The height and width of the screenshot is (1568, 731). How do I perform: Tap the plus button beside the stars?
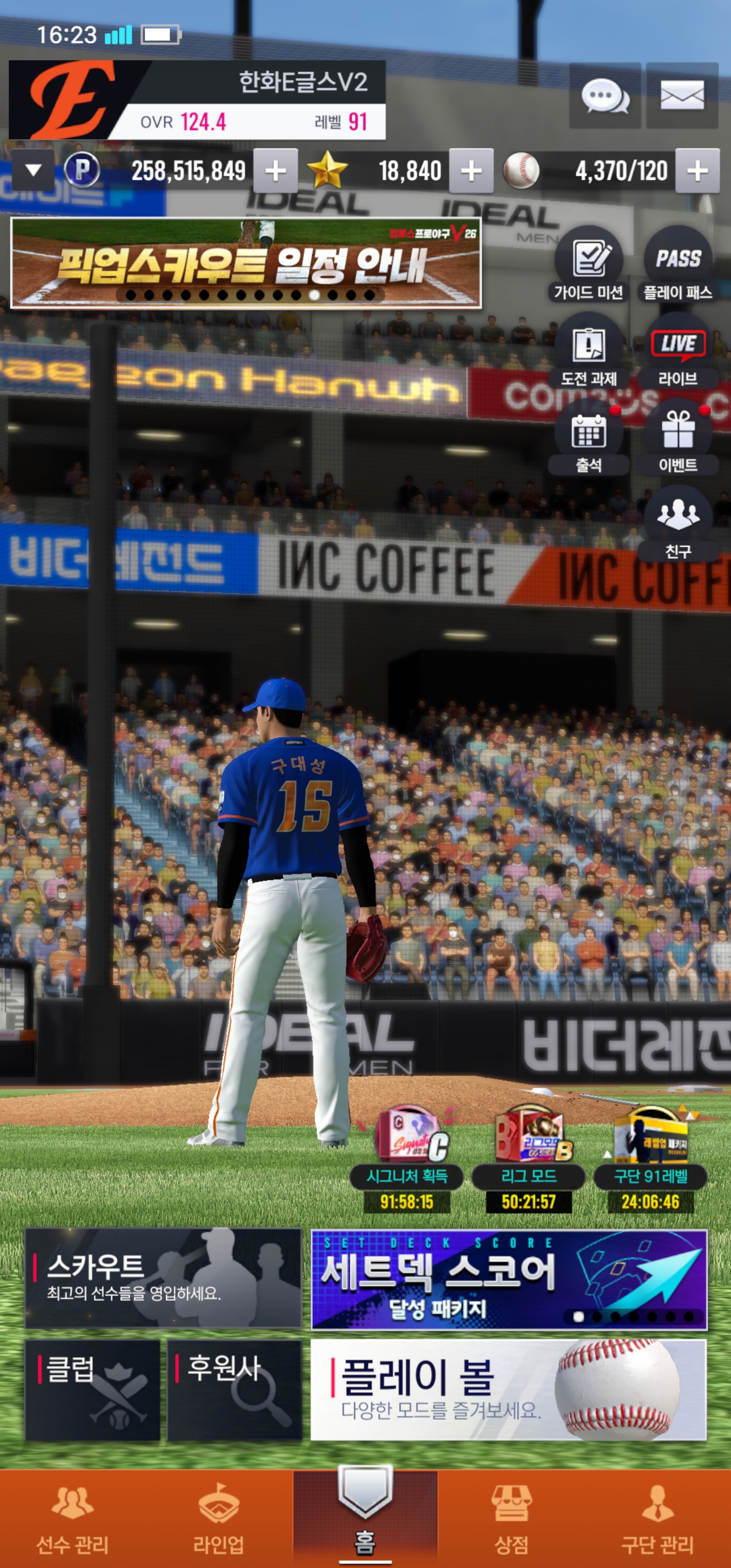pyautogui.click(x=471, y=171)
